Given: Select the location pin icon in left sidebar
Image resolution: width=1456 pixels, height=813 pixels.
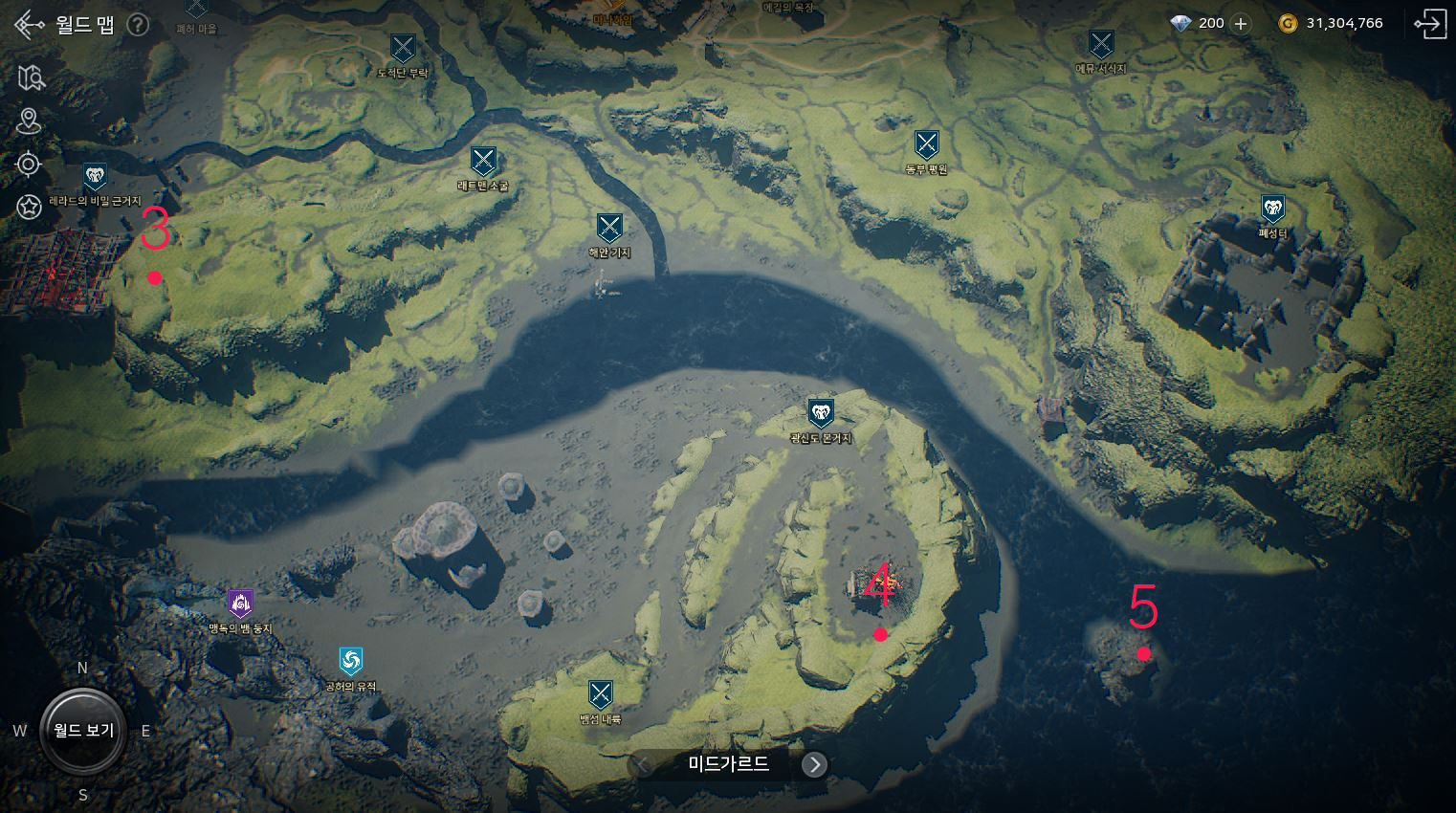Looking at the screenshot, I should (x=29, y=121).
